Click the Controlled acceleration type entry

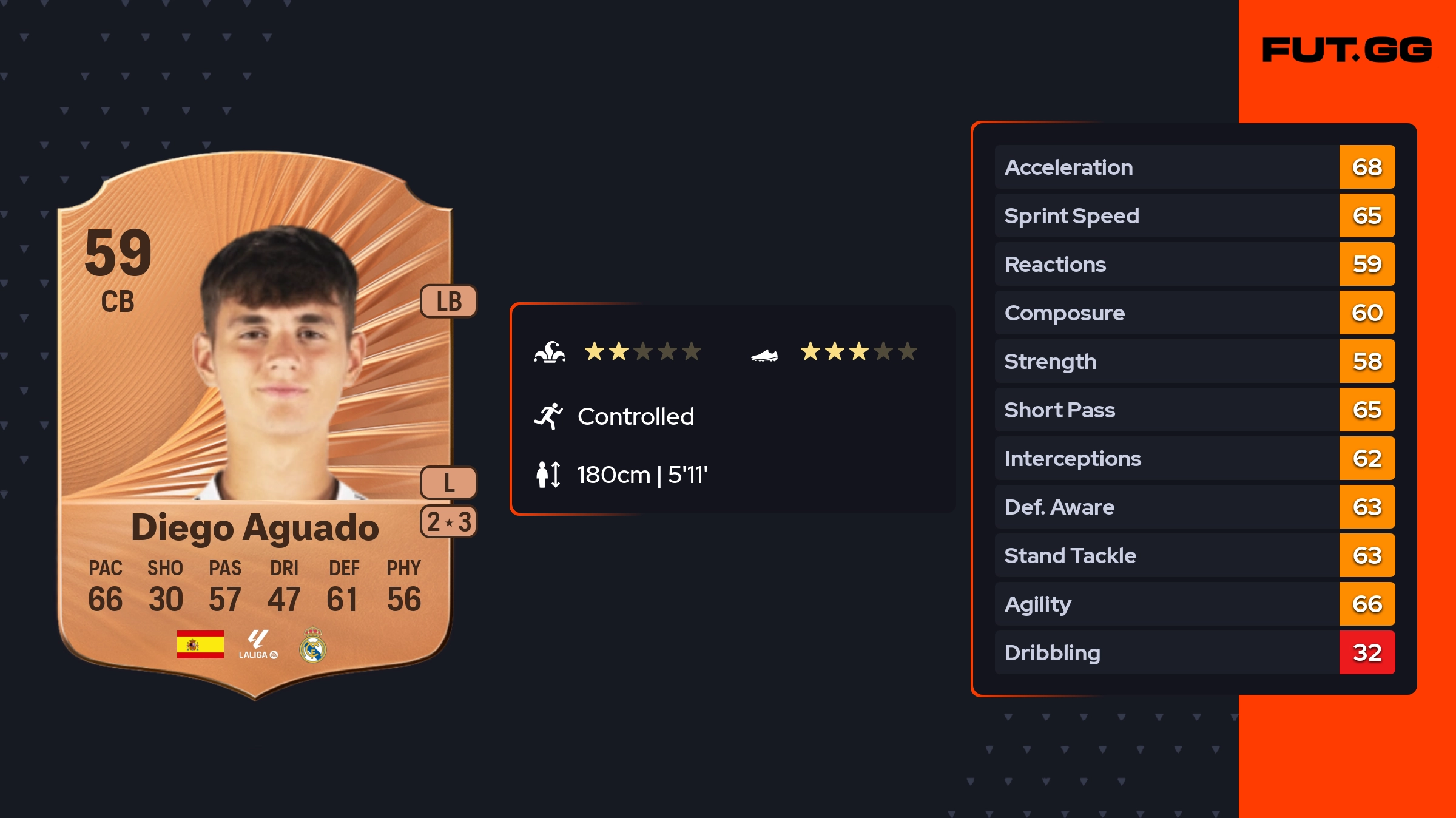(635, 416)
